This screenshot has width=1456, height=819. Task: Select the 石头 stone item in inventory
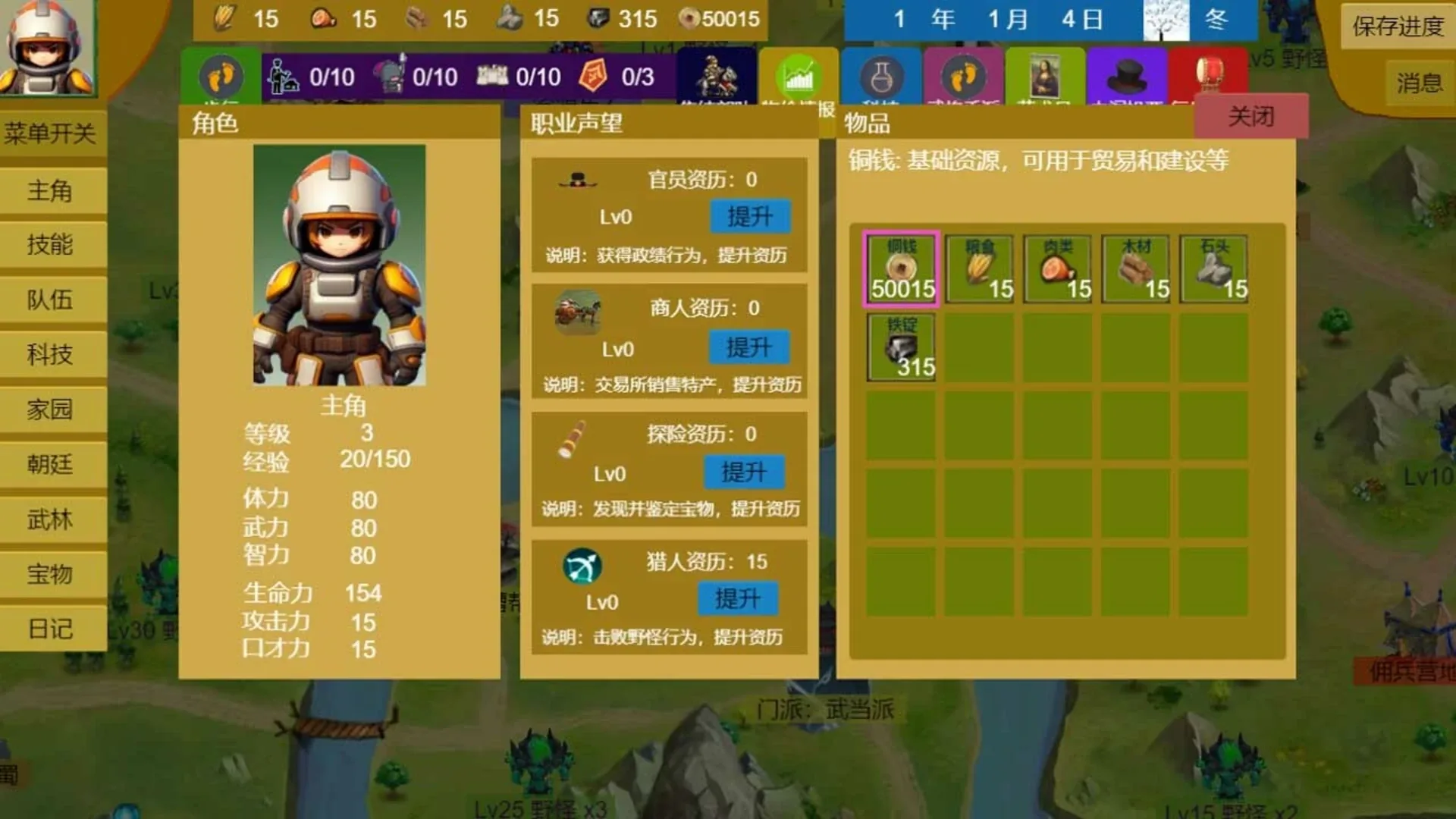[x=1213, y=267]
